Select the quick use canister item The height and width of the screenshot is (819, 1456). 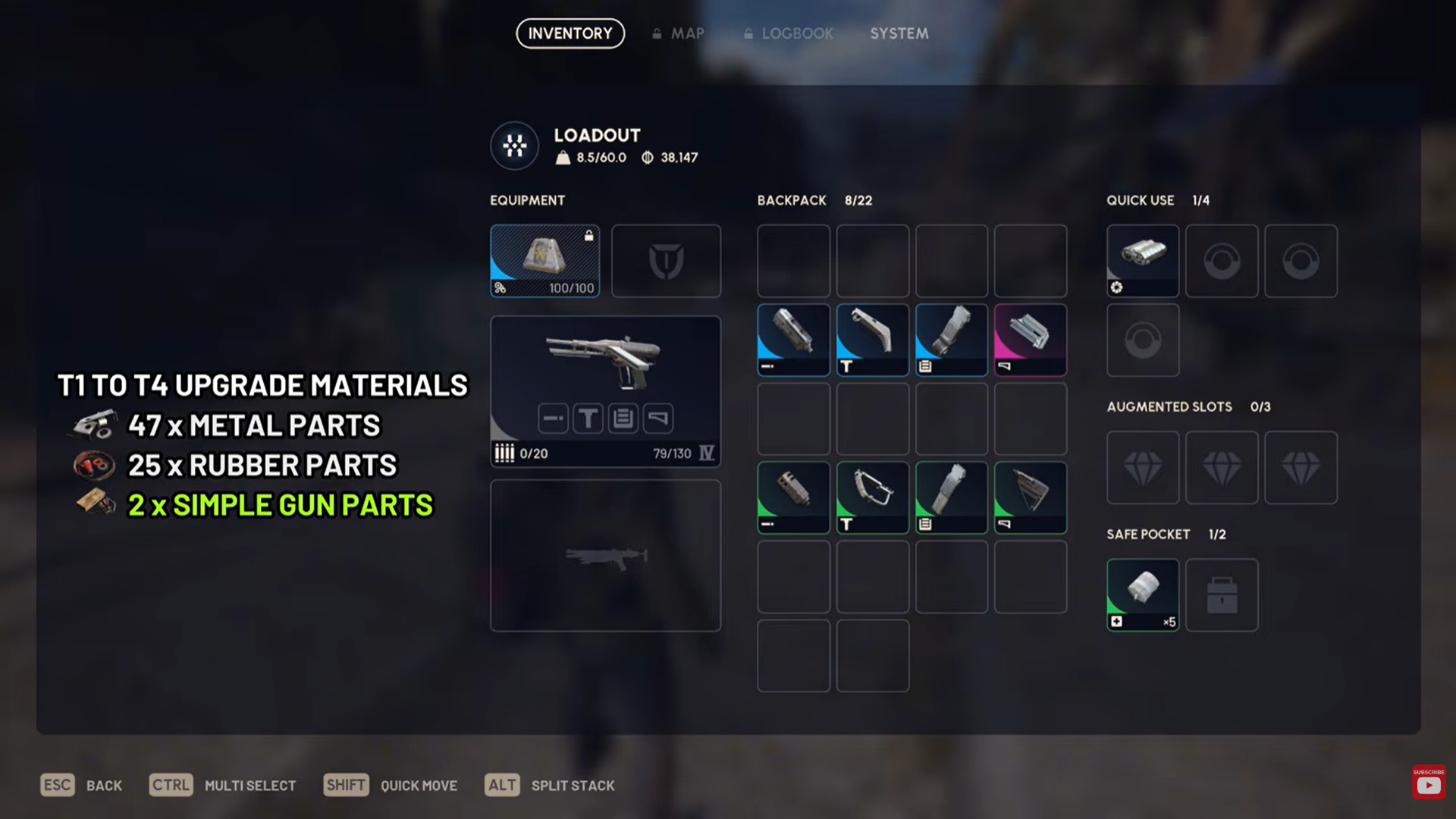pyautogui.click(x=1142, y=260)
